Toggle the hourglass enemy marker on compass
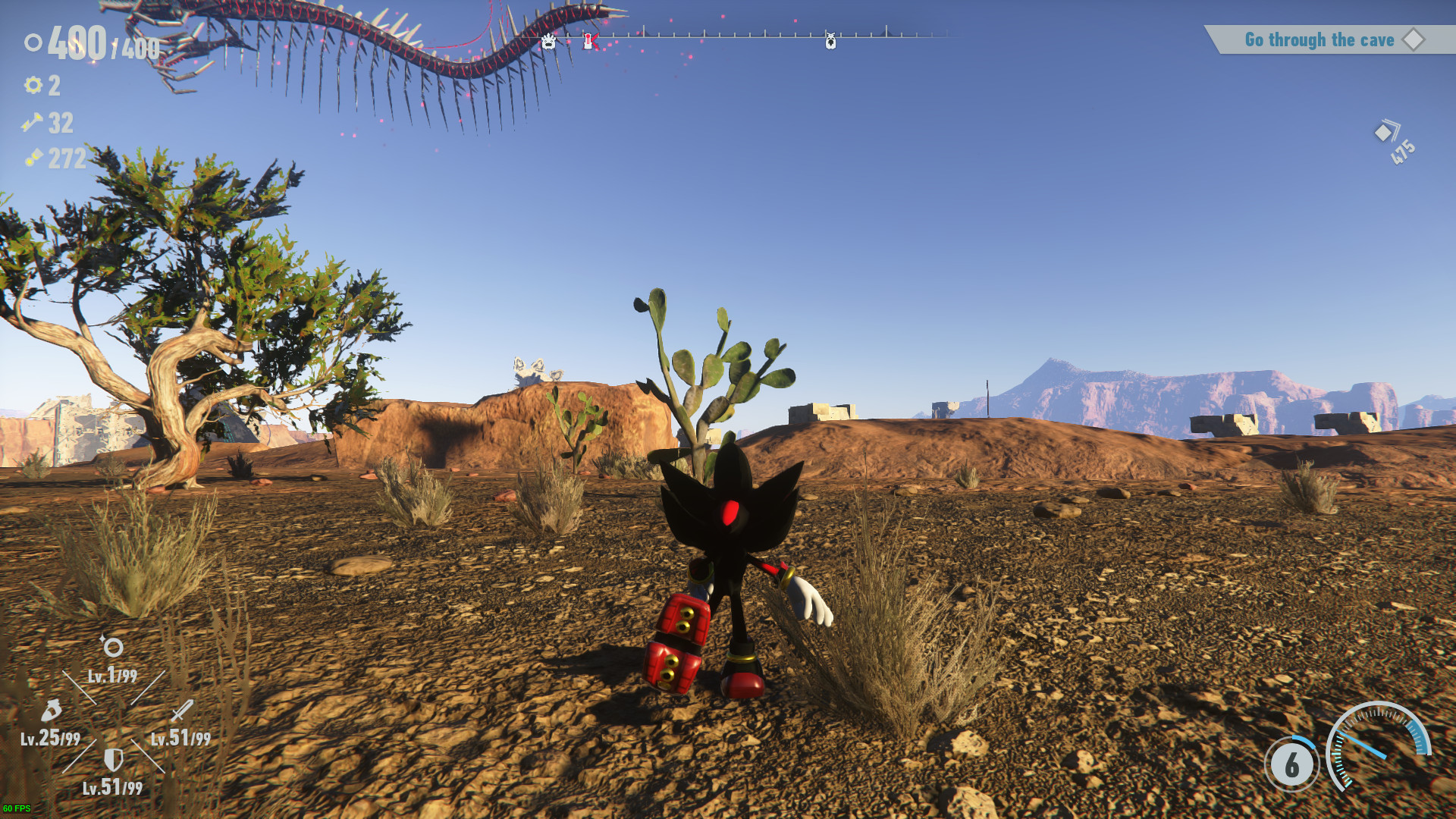This screenshot has height=819, width=1456. pos(588,42)
